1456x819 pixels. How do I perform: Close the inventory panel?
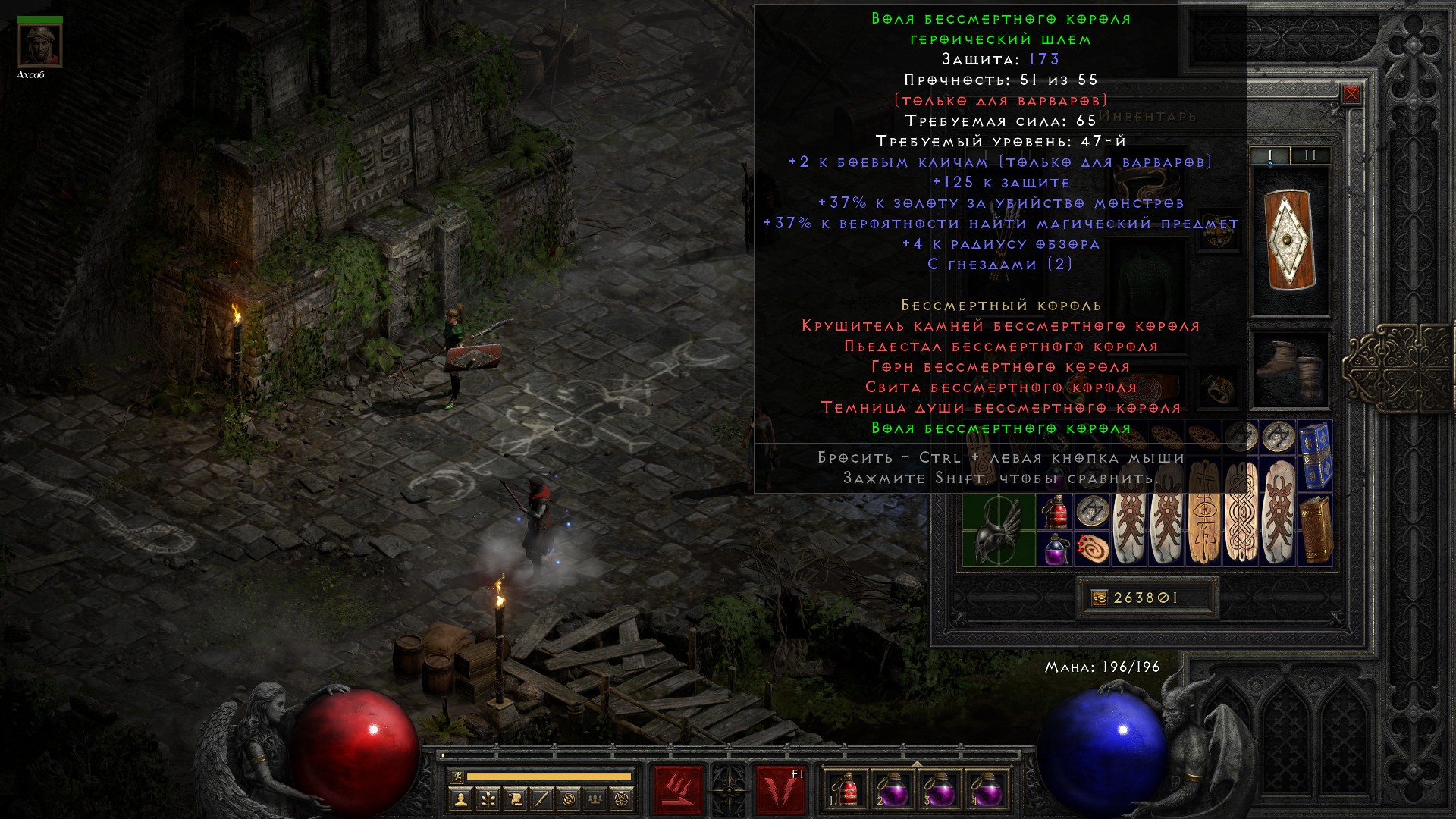1351,94
